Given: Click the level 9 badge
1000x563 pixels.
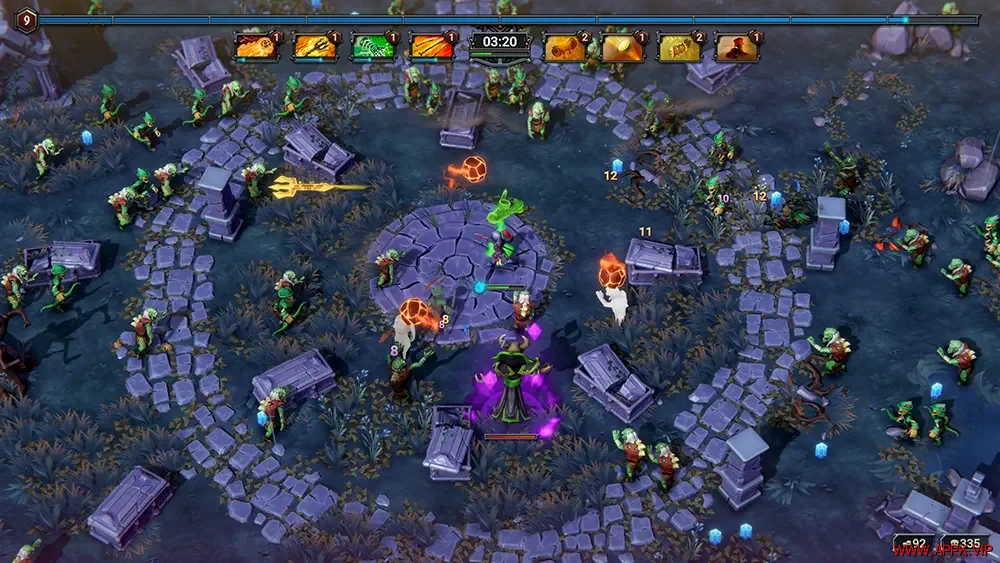Looking at the screenshot, I should pos(26,19).
